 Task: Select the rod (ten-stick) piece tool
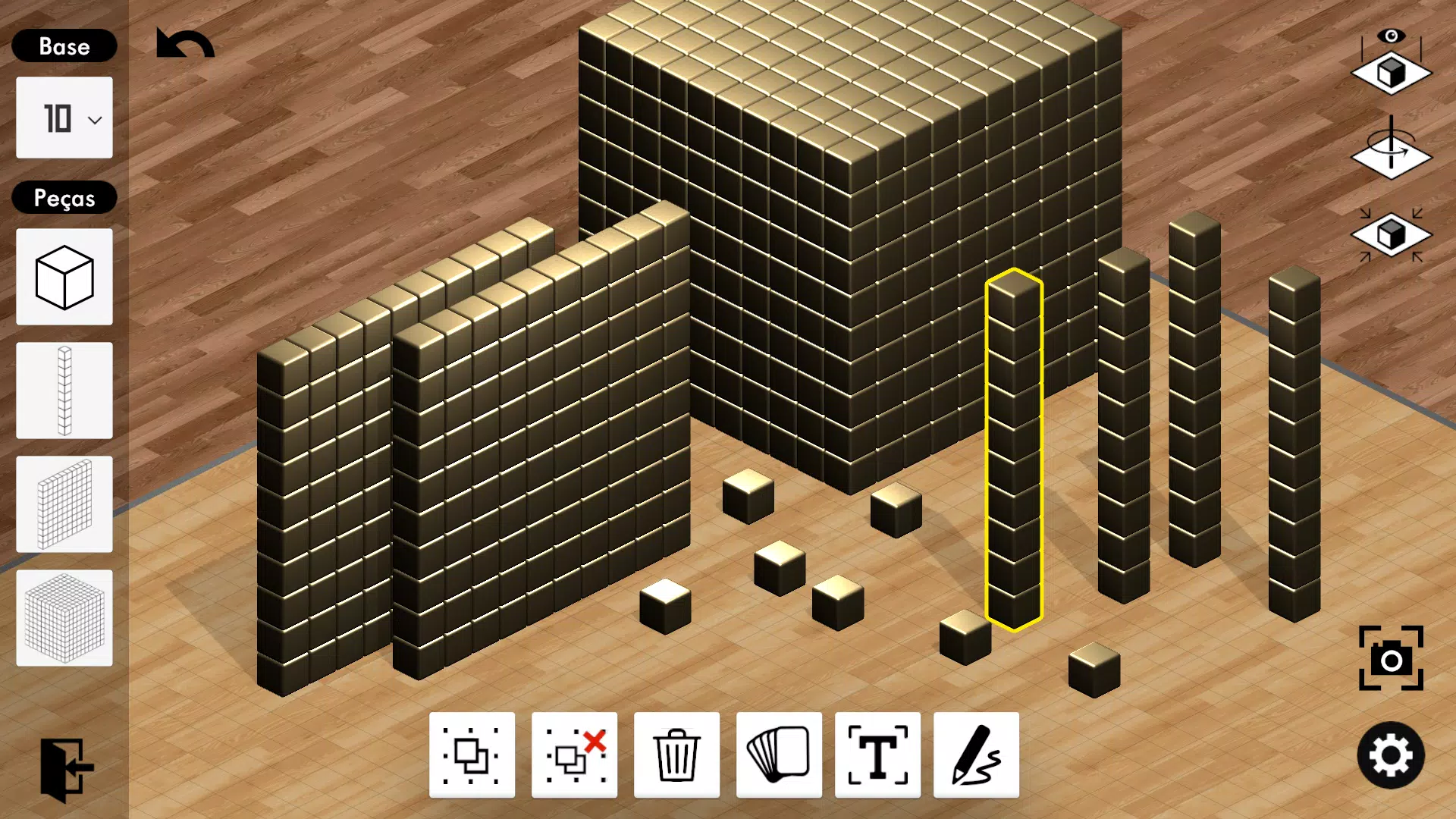pos(64,391)
